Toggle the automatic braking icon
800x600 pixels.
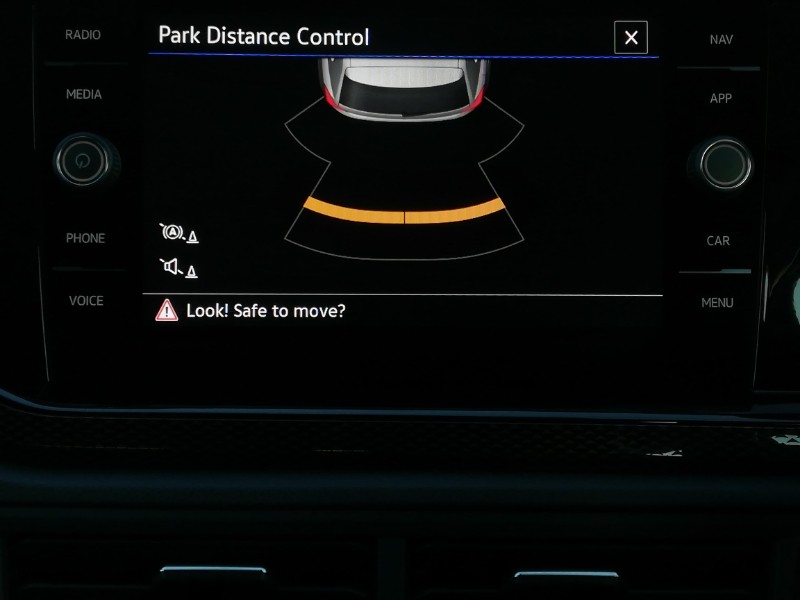pos(177,234)
